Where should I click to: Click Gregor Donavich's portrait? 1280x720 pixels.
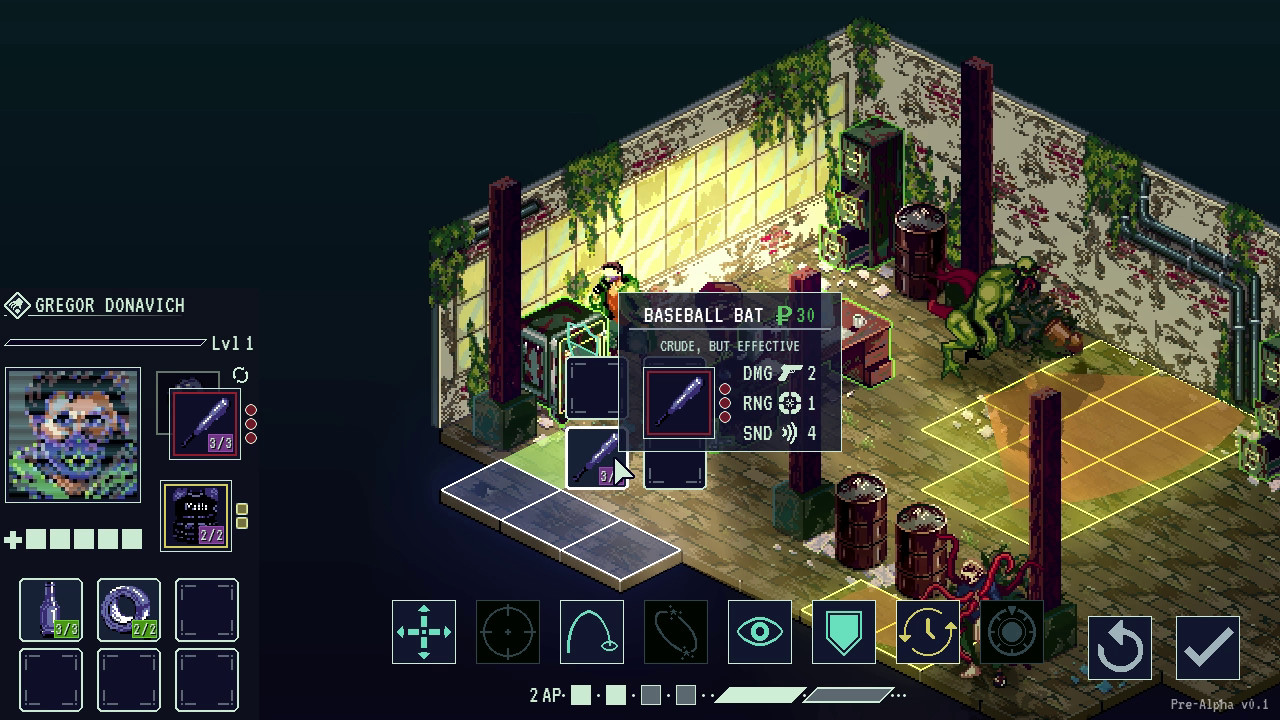(x=73, y=434)
